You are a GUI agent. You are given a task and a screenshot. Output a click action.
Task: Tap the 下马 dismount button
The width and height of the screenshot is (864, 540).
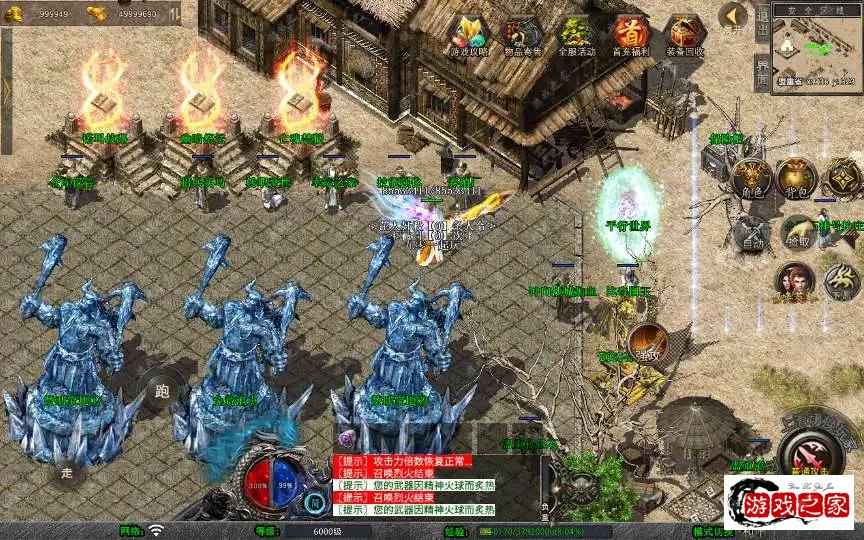coord(841,283)
